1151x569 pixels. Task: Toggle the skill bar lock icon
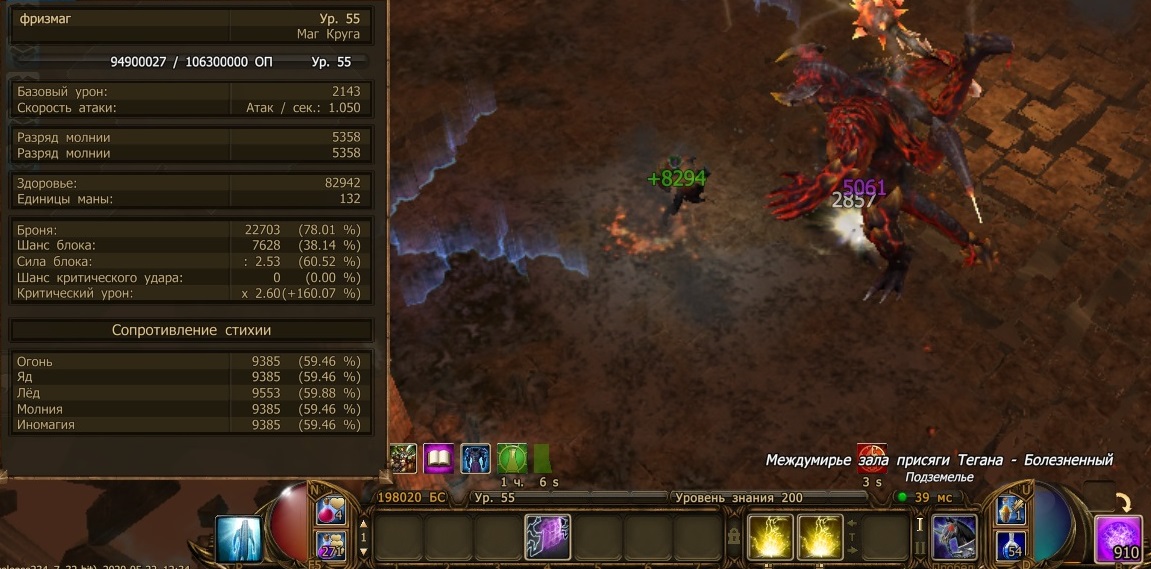pos(734,537)
